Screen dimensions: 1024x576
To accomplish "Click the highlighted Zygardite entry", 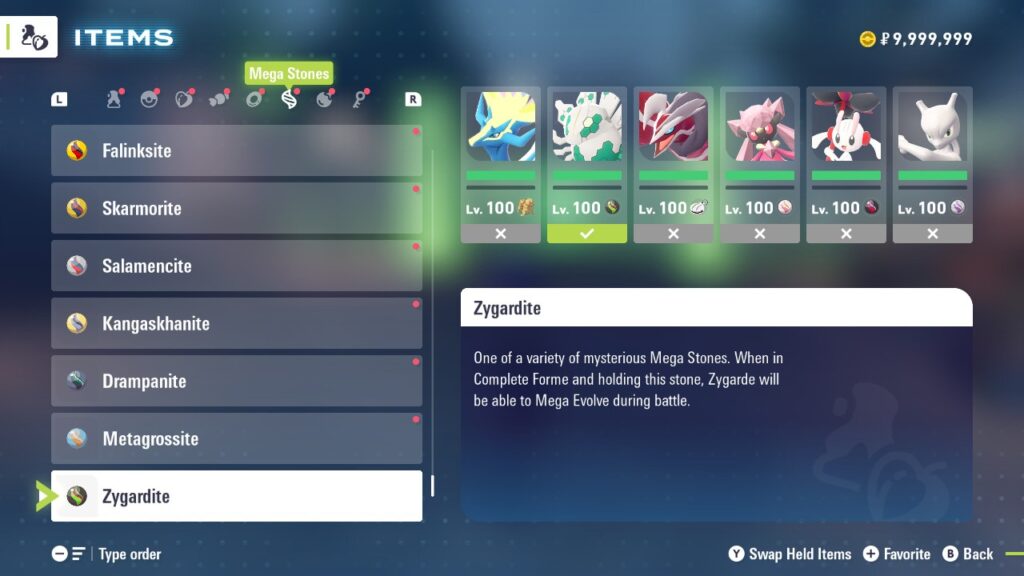I will 236,496.
